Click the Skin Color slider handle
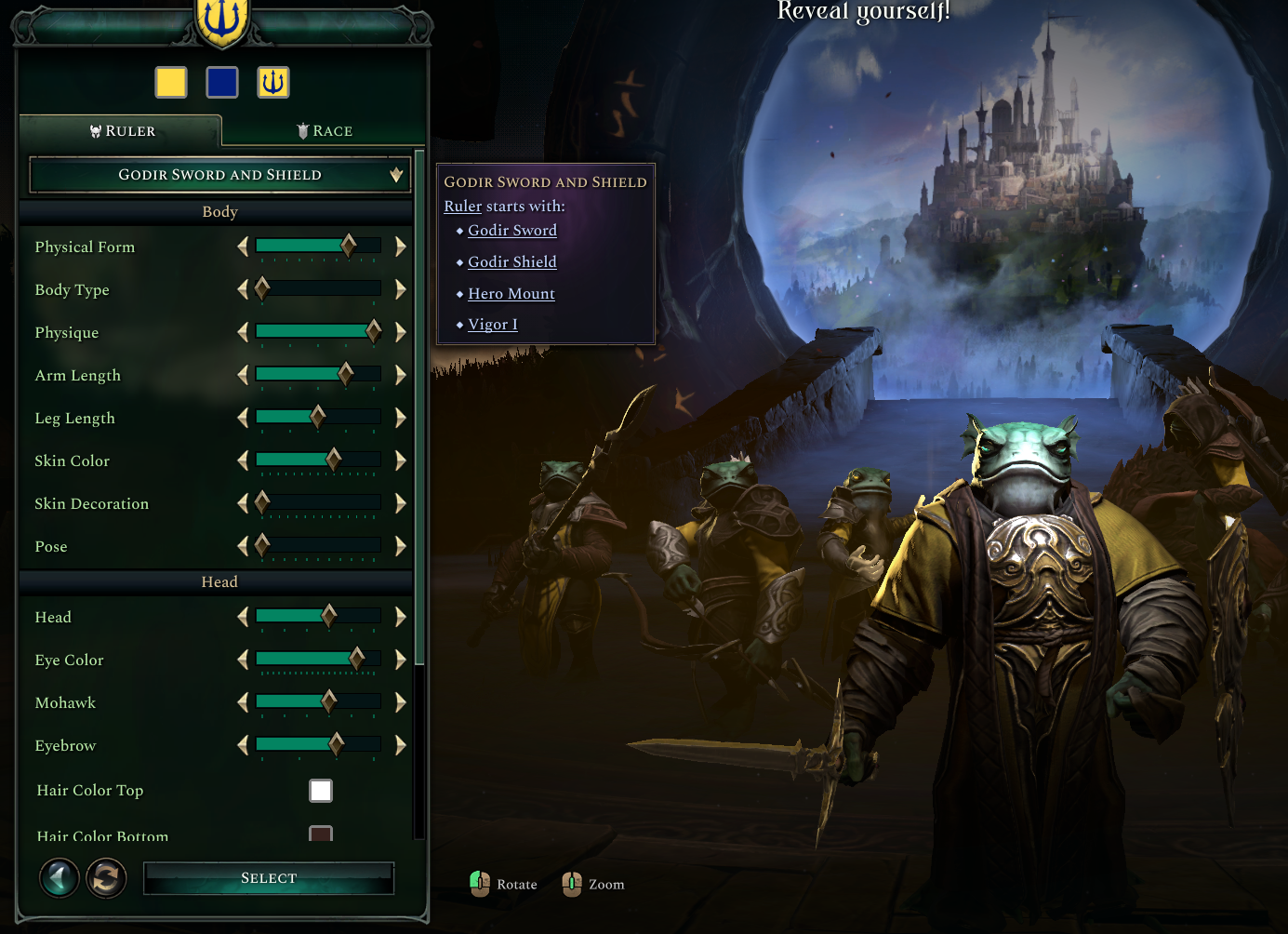The width and height of the screenshot is (1288, 934). 334,460
